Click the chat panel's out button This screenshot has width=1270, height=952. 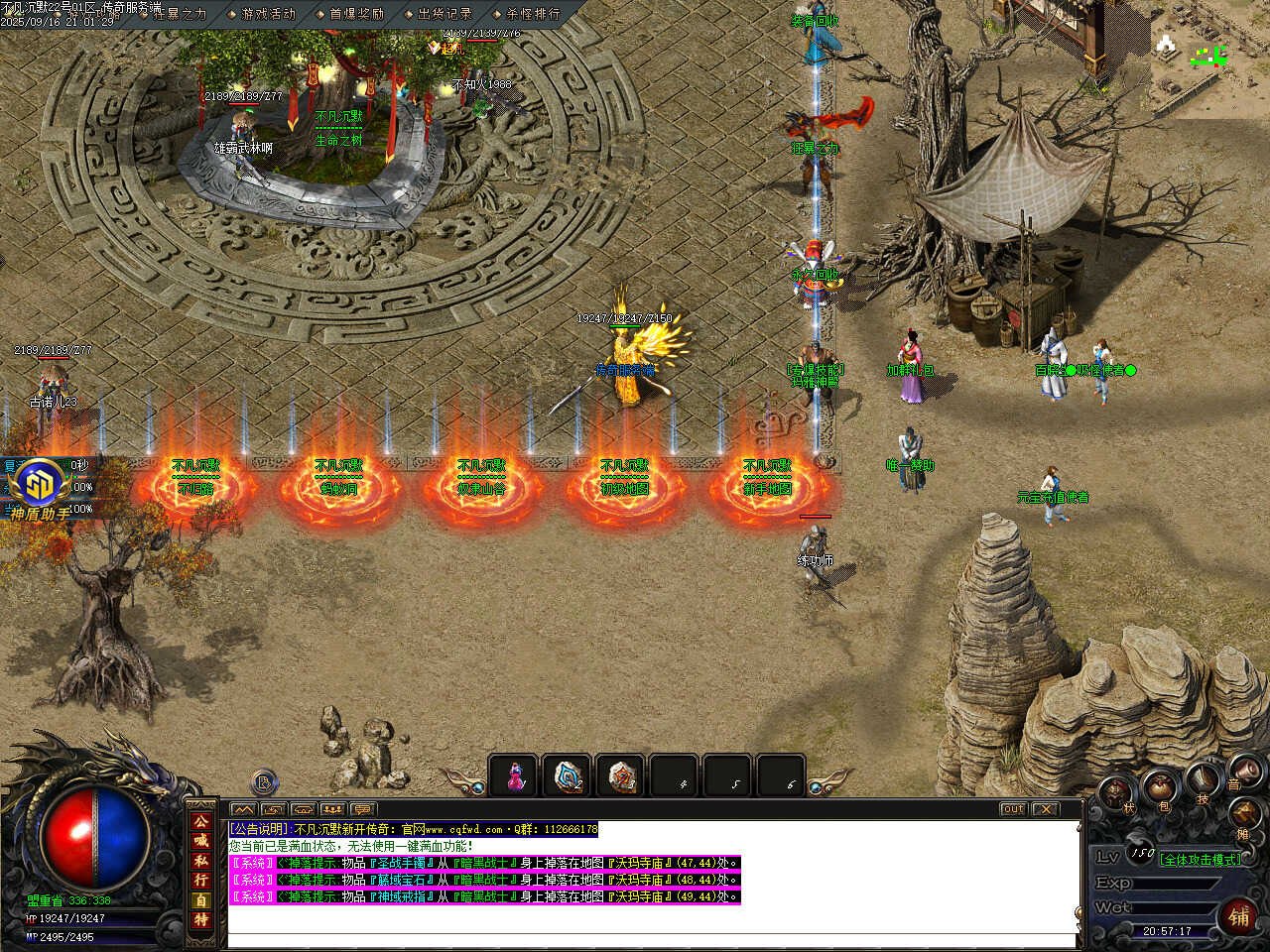coord(1013,809)
